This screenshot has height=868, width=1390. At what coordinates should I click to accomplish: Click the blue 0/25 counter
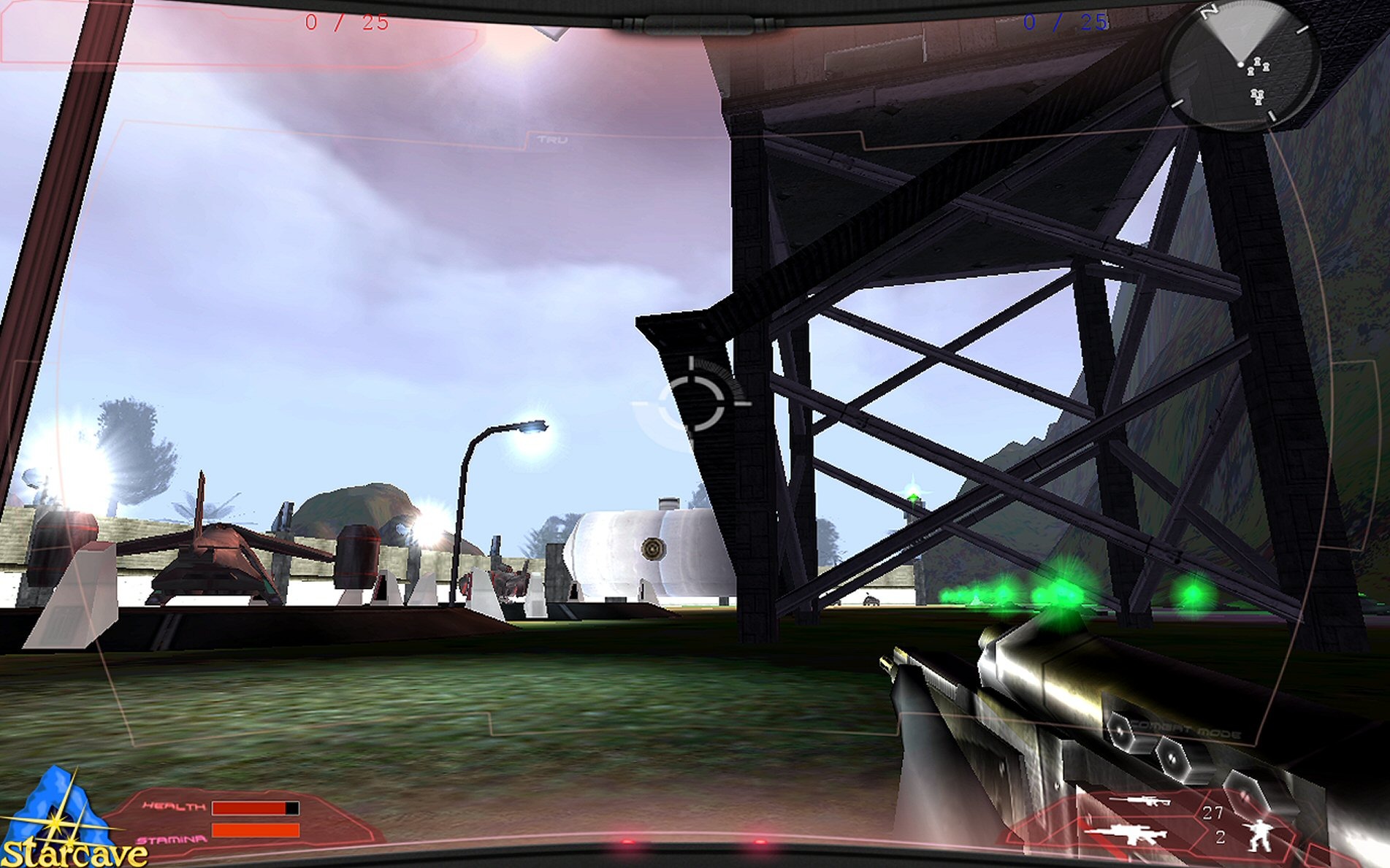[1066, 22]
